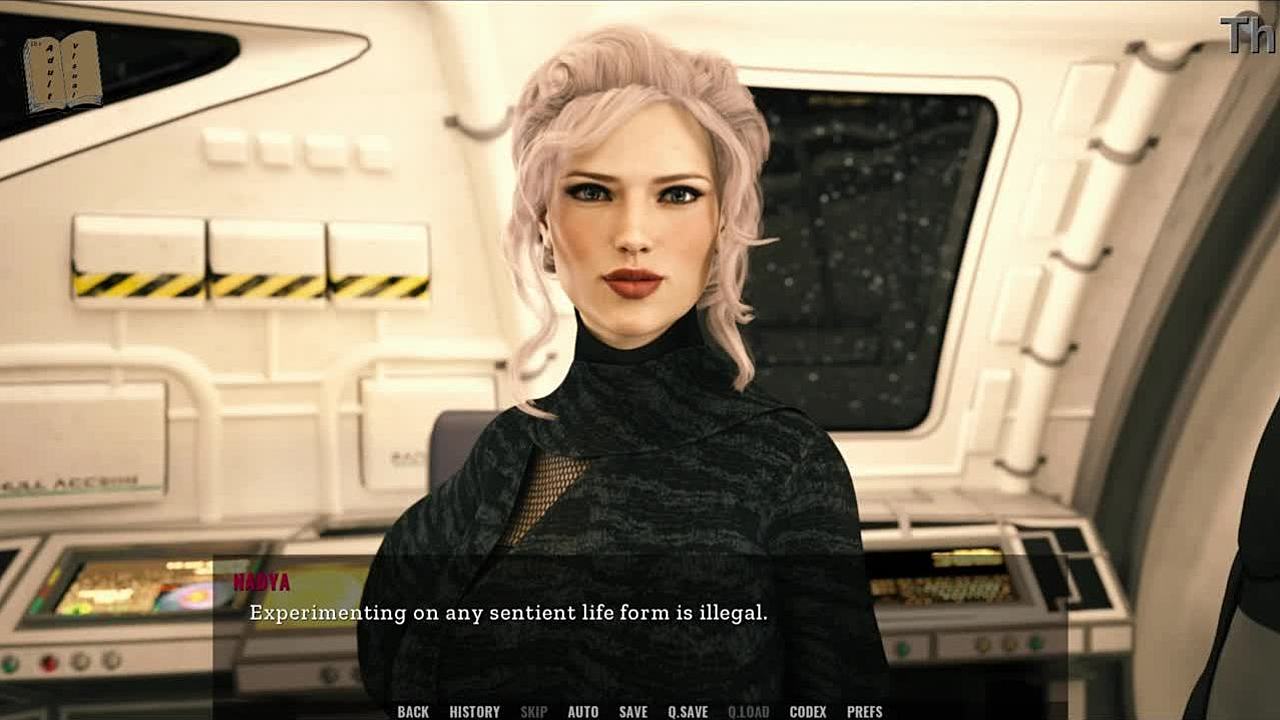Go back one dialogue line
The width and height of the screenshot is (1280, 720).
coord(413,712)
